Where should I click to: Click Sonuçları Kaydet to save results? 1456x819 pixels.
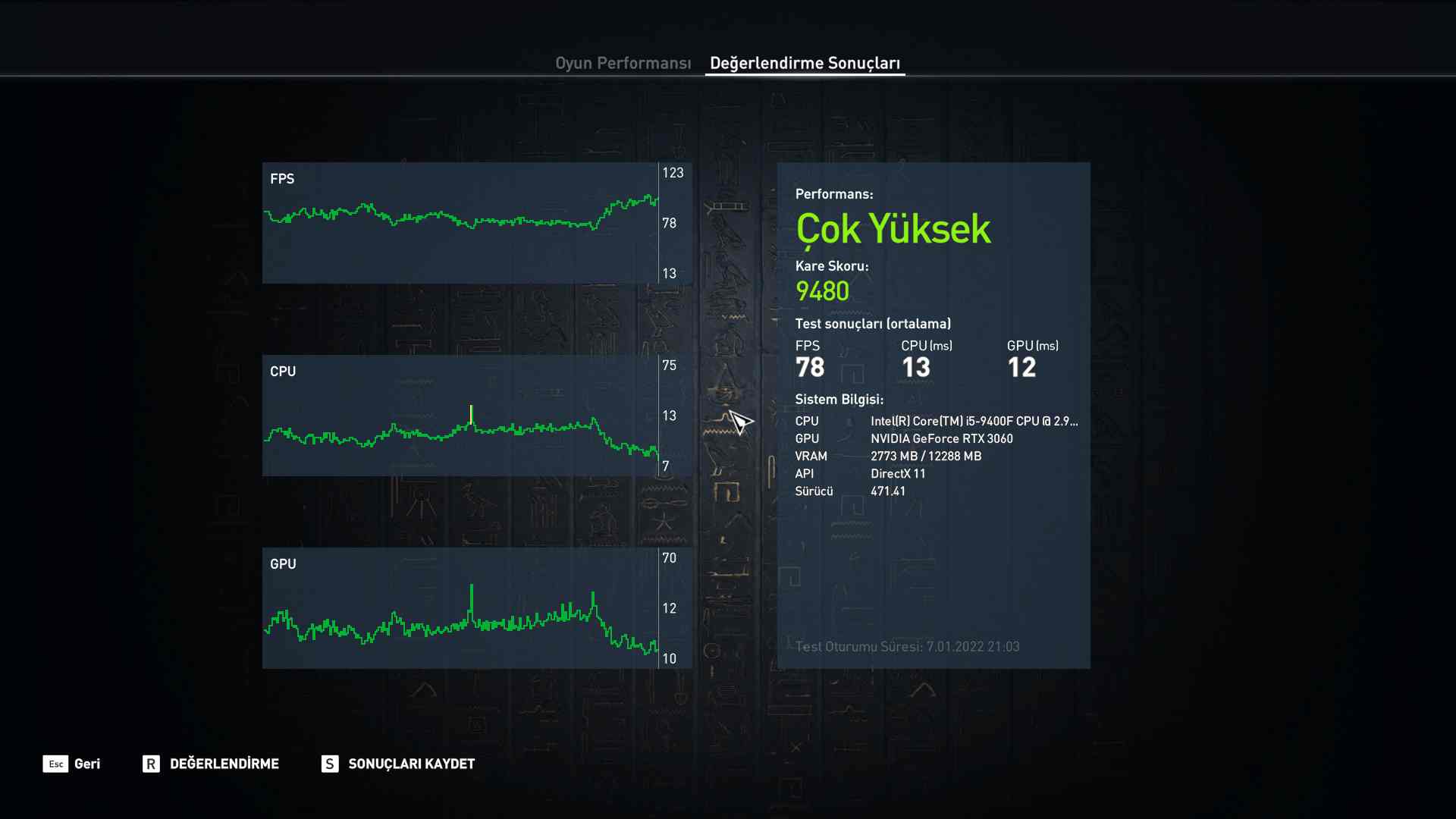coord(410,764)
